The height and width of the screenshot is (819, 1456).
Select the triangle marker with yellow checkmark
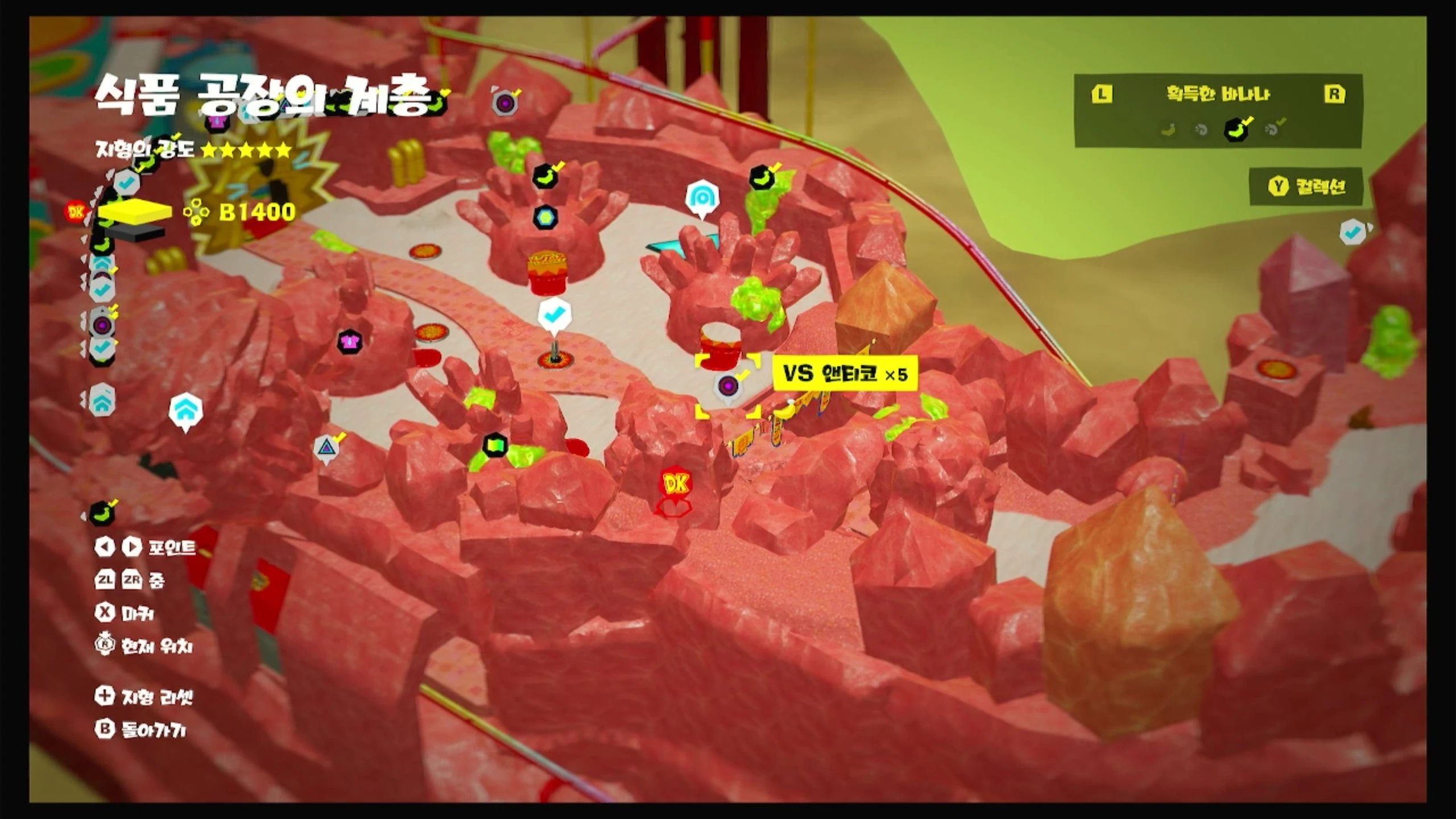pyautogui.click(x=326, y=447)
